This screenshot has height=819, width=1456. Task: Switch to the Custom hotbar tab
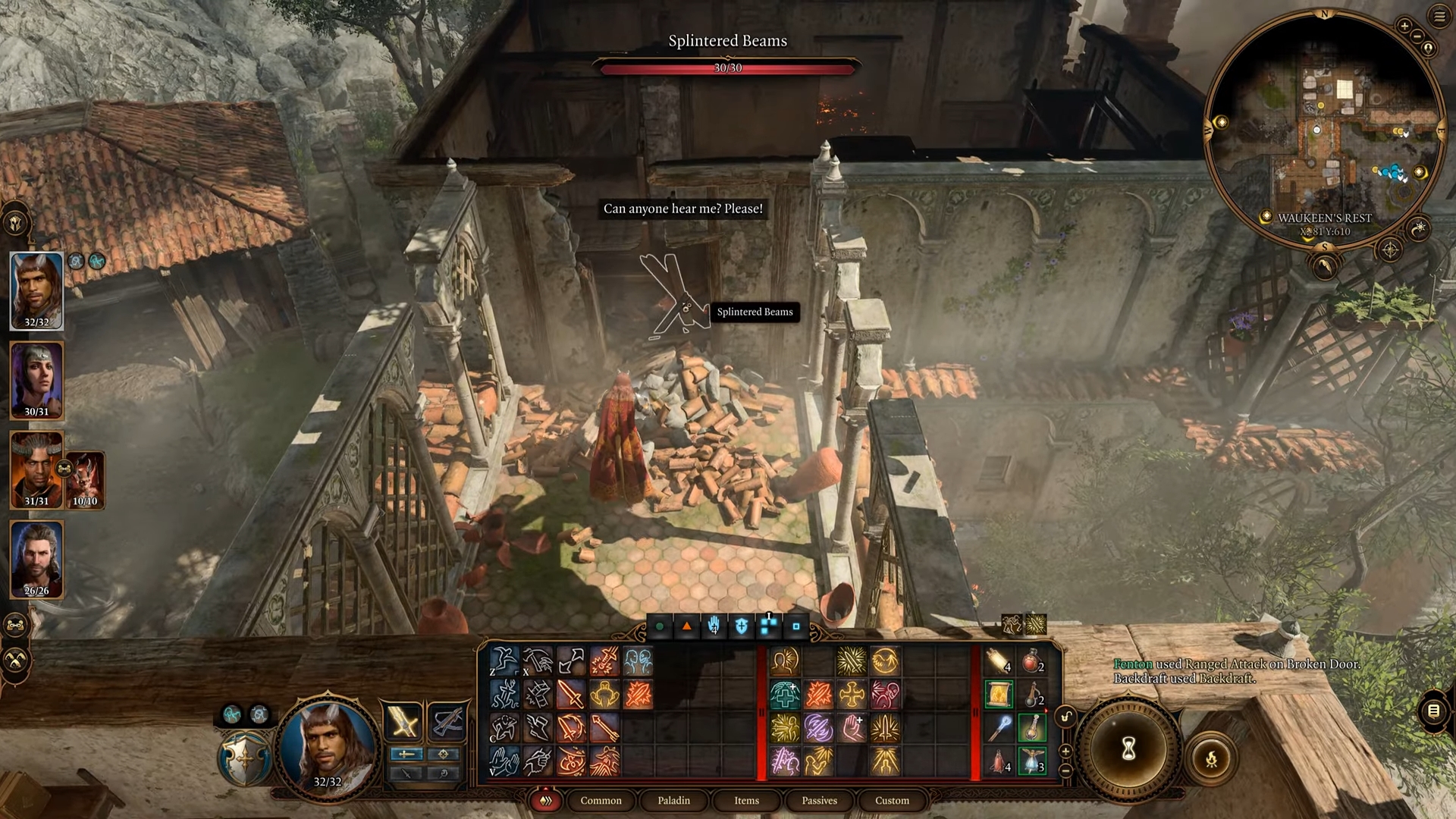pyautogui.click(x=892, y=800)
